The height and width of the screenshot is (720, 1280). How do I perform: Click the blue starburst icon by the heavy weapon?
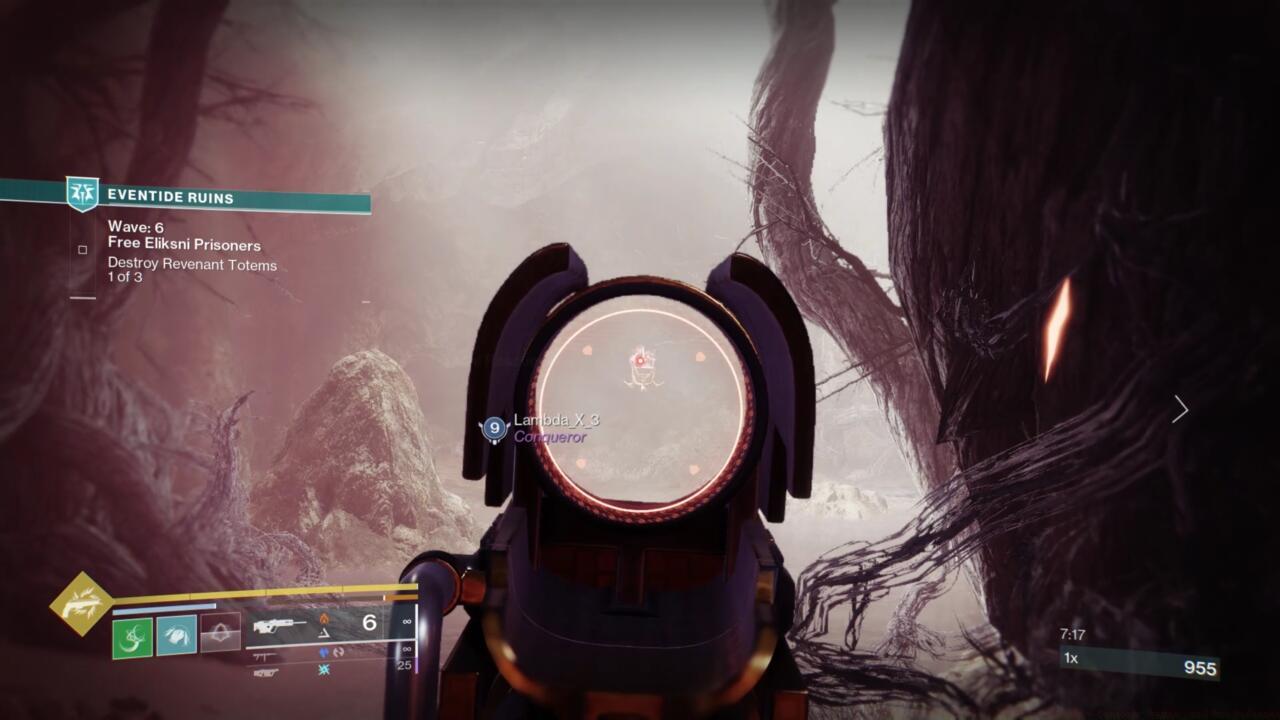tap(324, 671)
